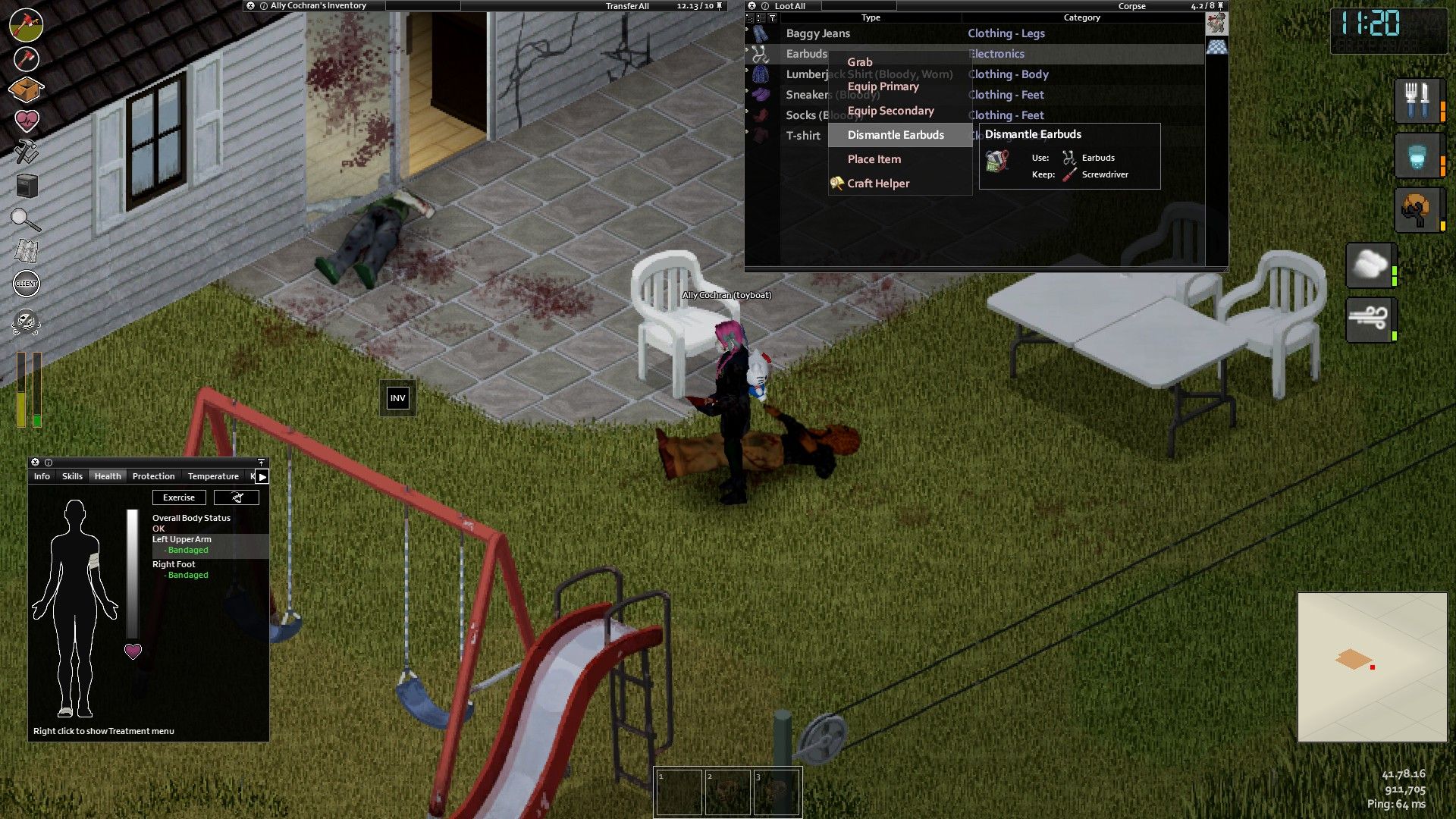Collapse the health panel header box
1456x819 pixels.
point(260,461)
